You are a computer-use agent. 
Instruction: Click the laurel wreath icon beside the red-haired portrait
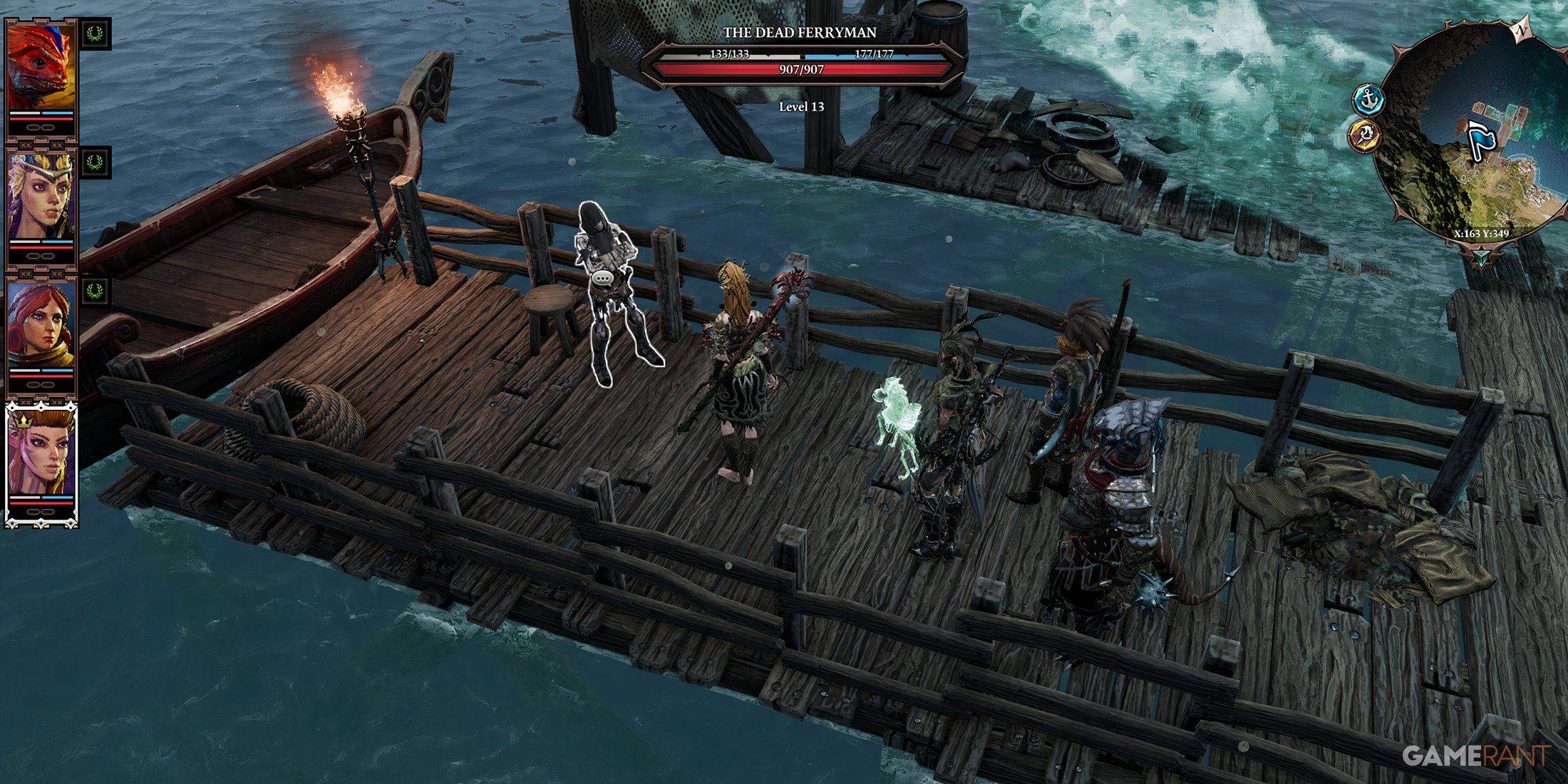click(95, 290)
